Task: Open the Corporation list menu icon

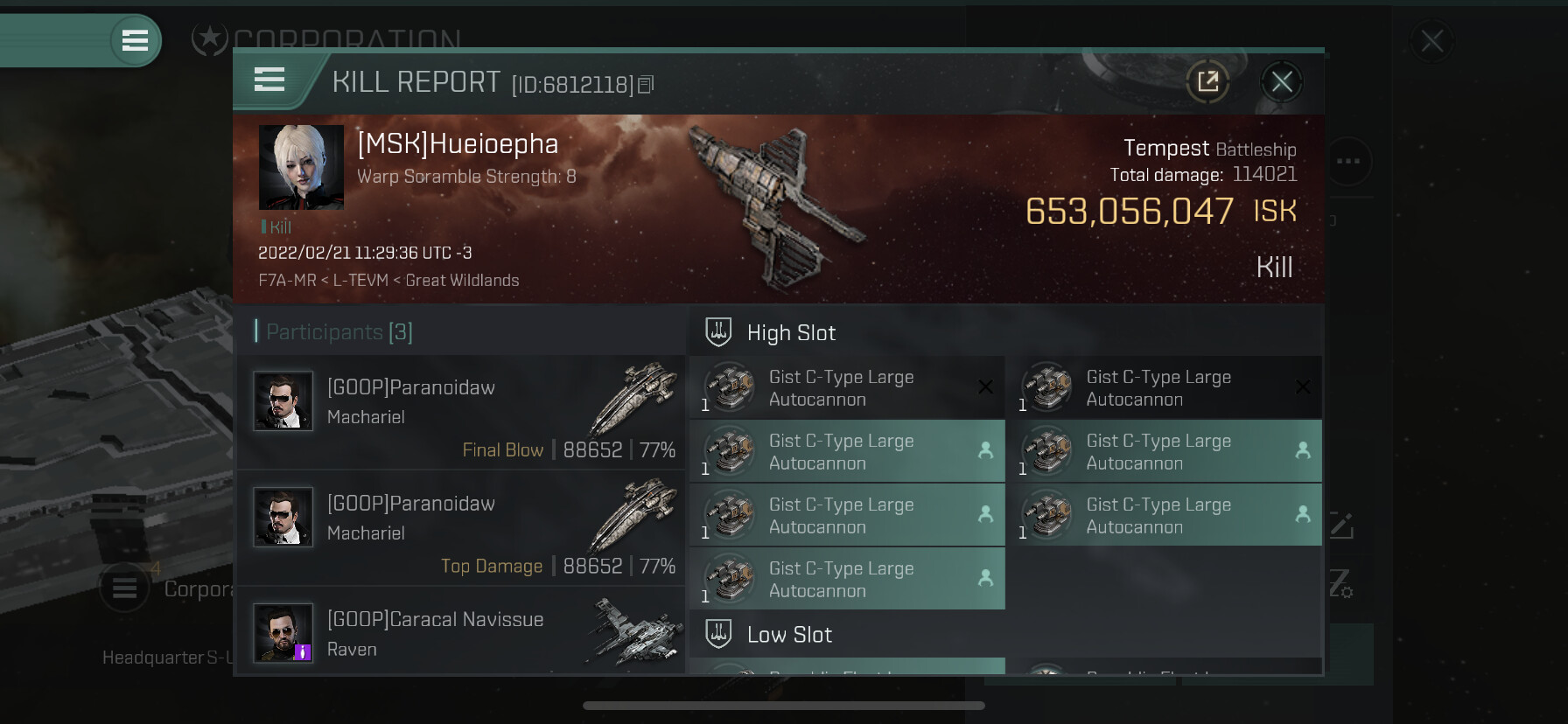Action: (x=124, y=588)
